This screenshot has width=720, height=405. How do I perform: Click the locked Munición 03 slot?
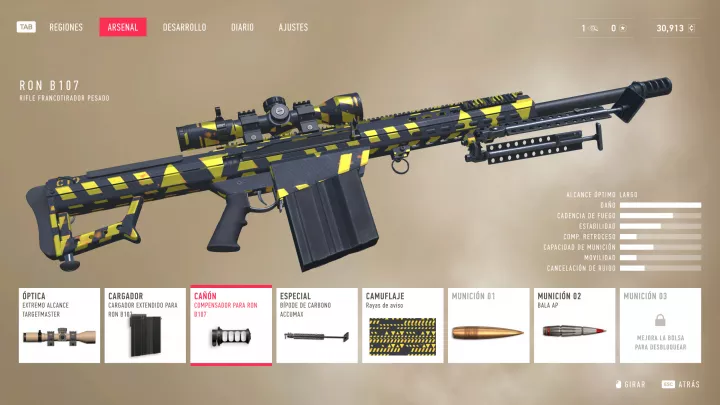point(660,326)
